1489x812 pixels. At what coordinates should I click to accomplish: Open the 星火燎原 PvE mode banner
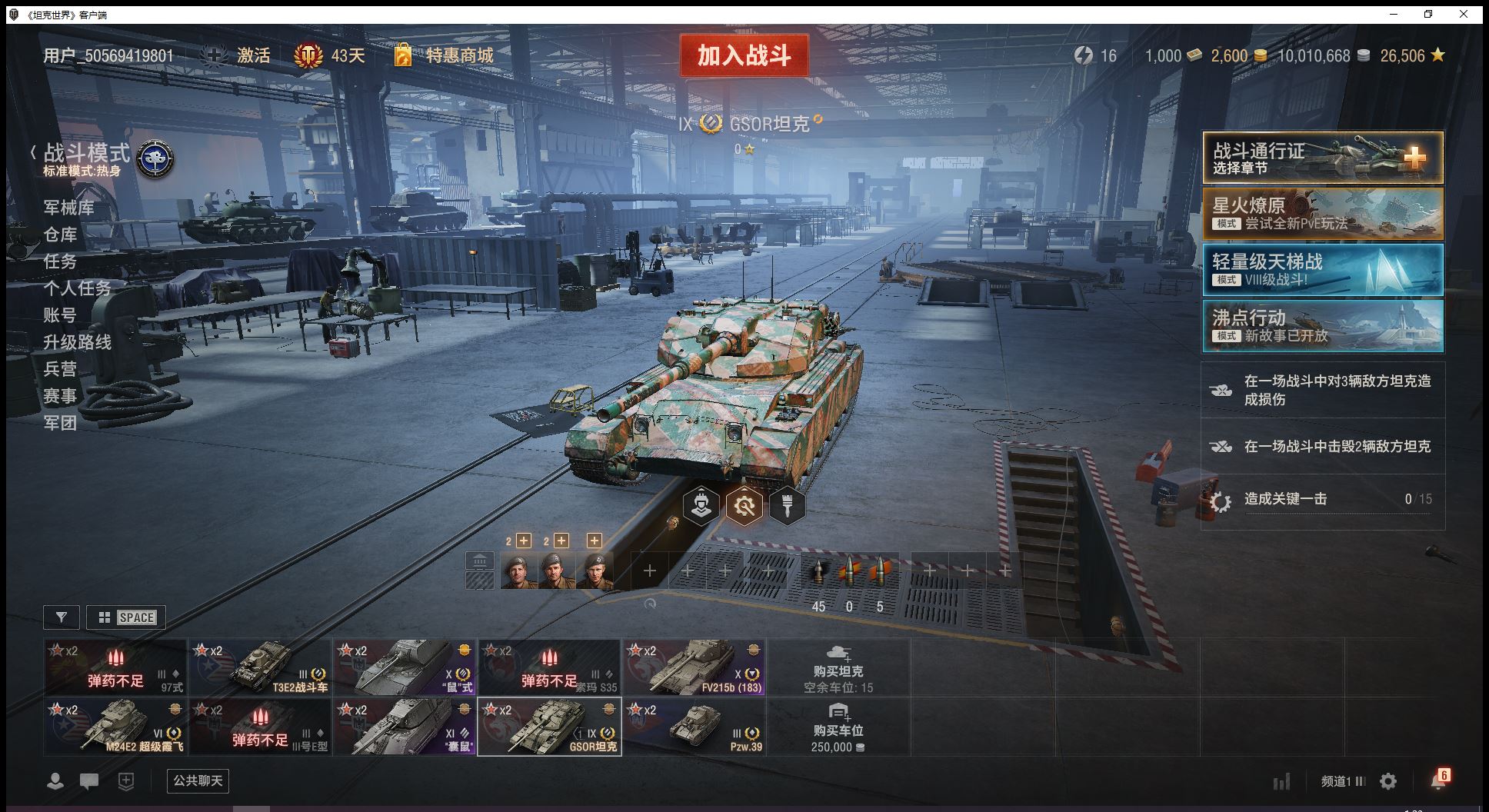(1323, 214)
